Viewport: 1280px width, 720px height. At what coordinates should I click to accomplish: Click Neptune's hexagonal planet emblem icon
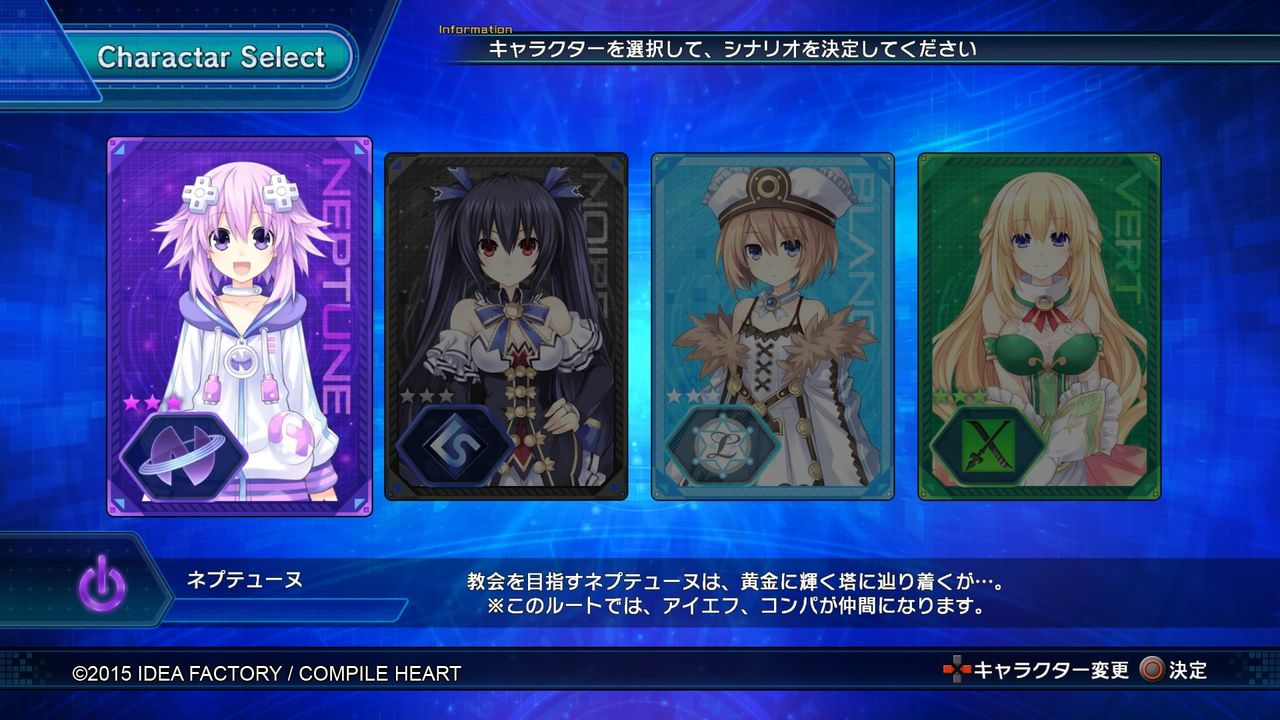[182, 454]
